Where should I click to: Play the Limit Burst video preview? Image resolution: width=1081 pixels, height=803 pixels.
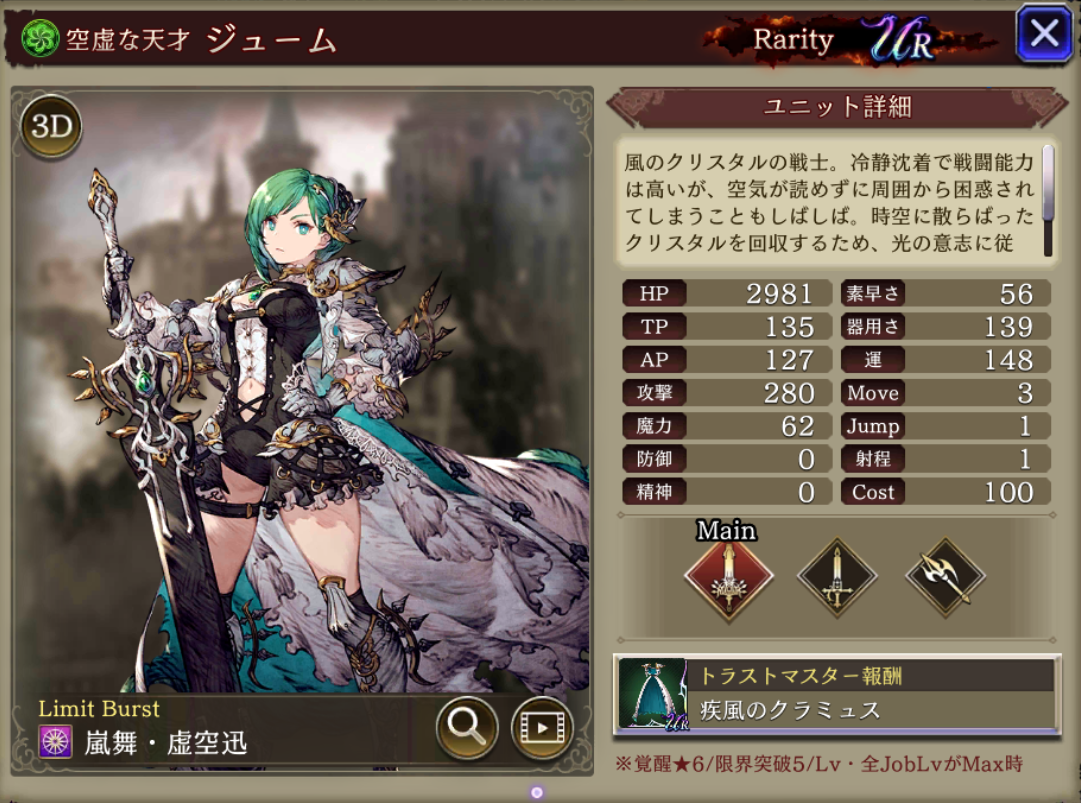click(541, 725)
